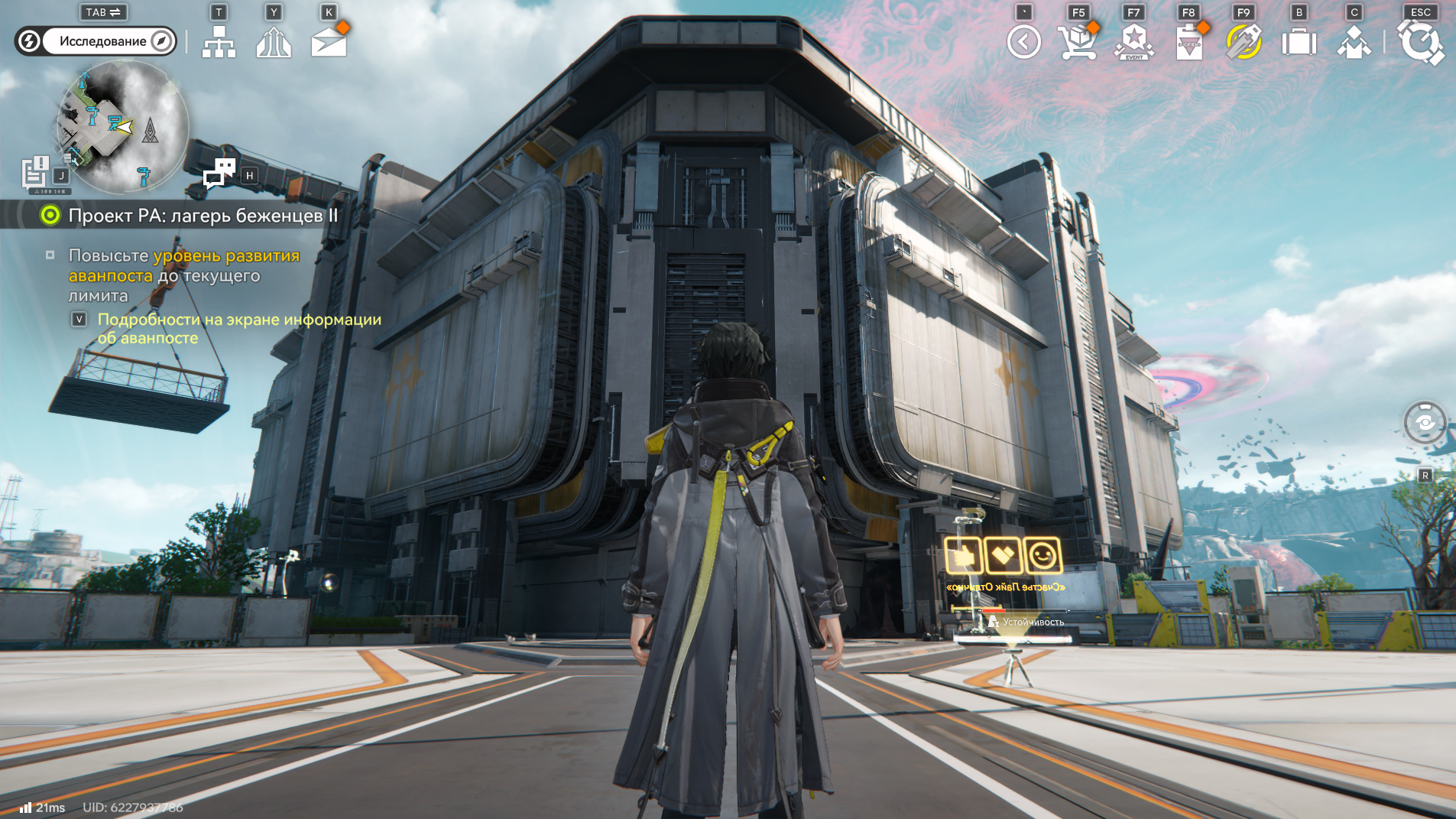The height and width of the screenshot is (819, 1456).
Task: Open the yellow circular ticket icon
Action: click(x=1244, y=42)
